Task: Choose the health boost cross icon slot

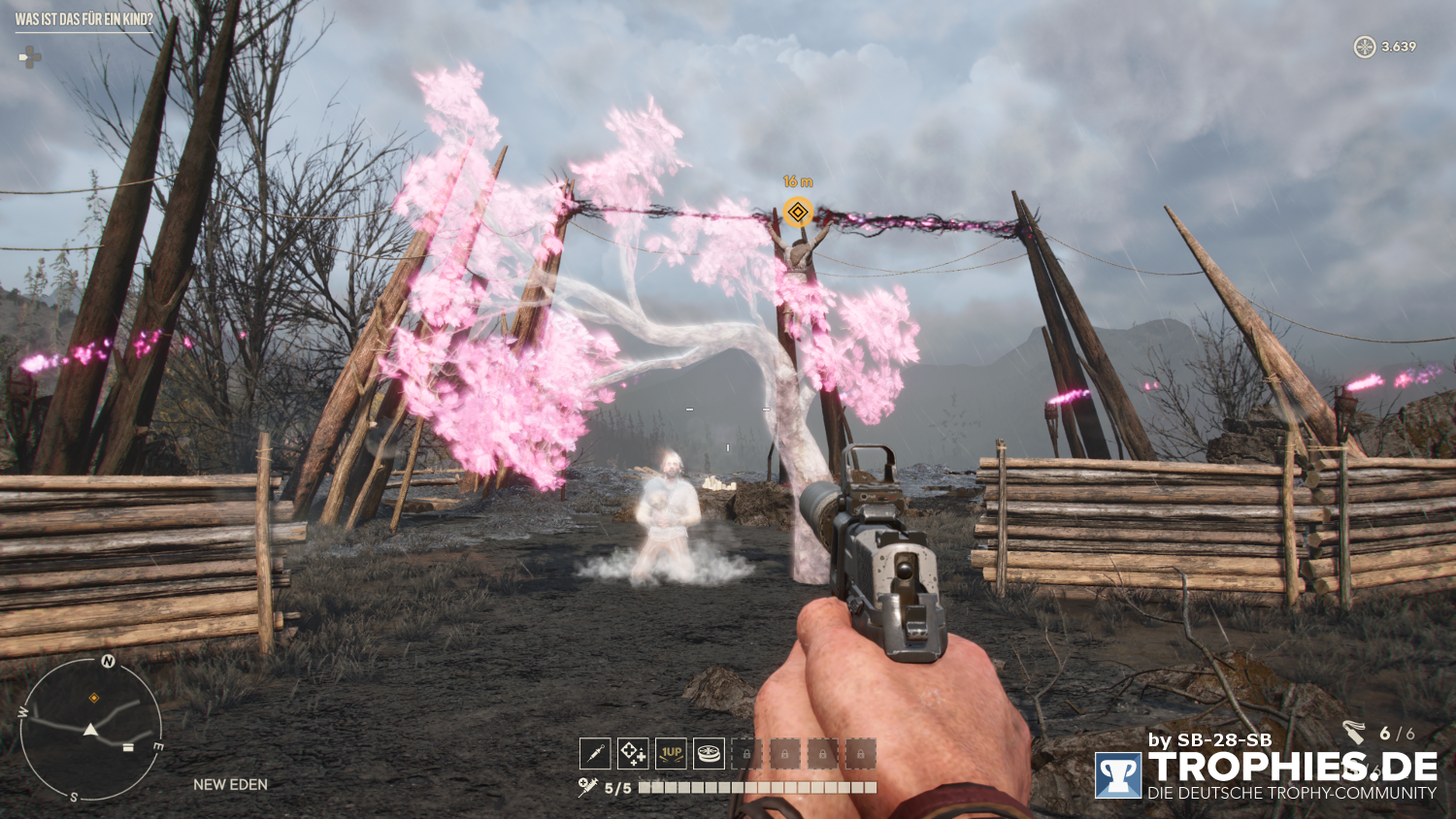Action: (x=633, y=753)
